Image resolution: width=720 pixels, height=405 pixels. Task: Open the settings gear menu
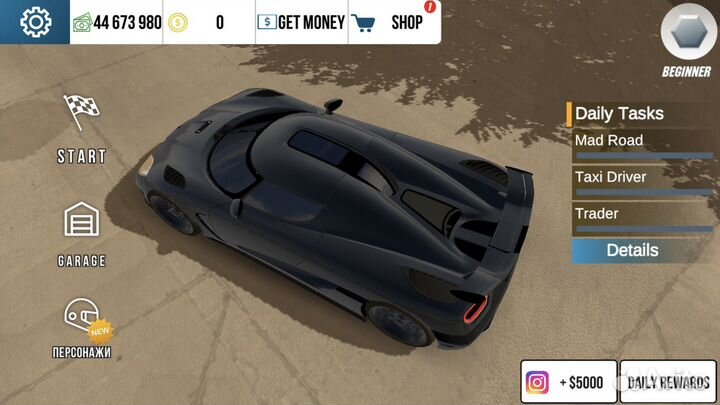pyautogui.click(x=35, y=21)
